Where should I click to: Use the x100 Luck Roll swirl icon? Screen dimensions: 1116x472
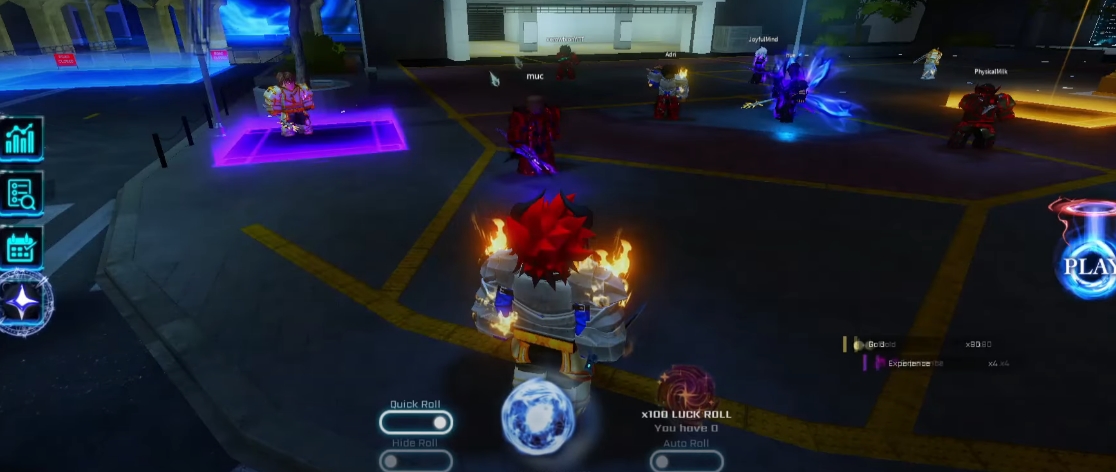[x=686, y=388]
